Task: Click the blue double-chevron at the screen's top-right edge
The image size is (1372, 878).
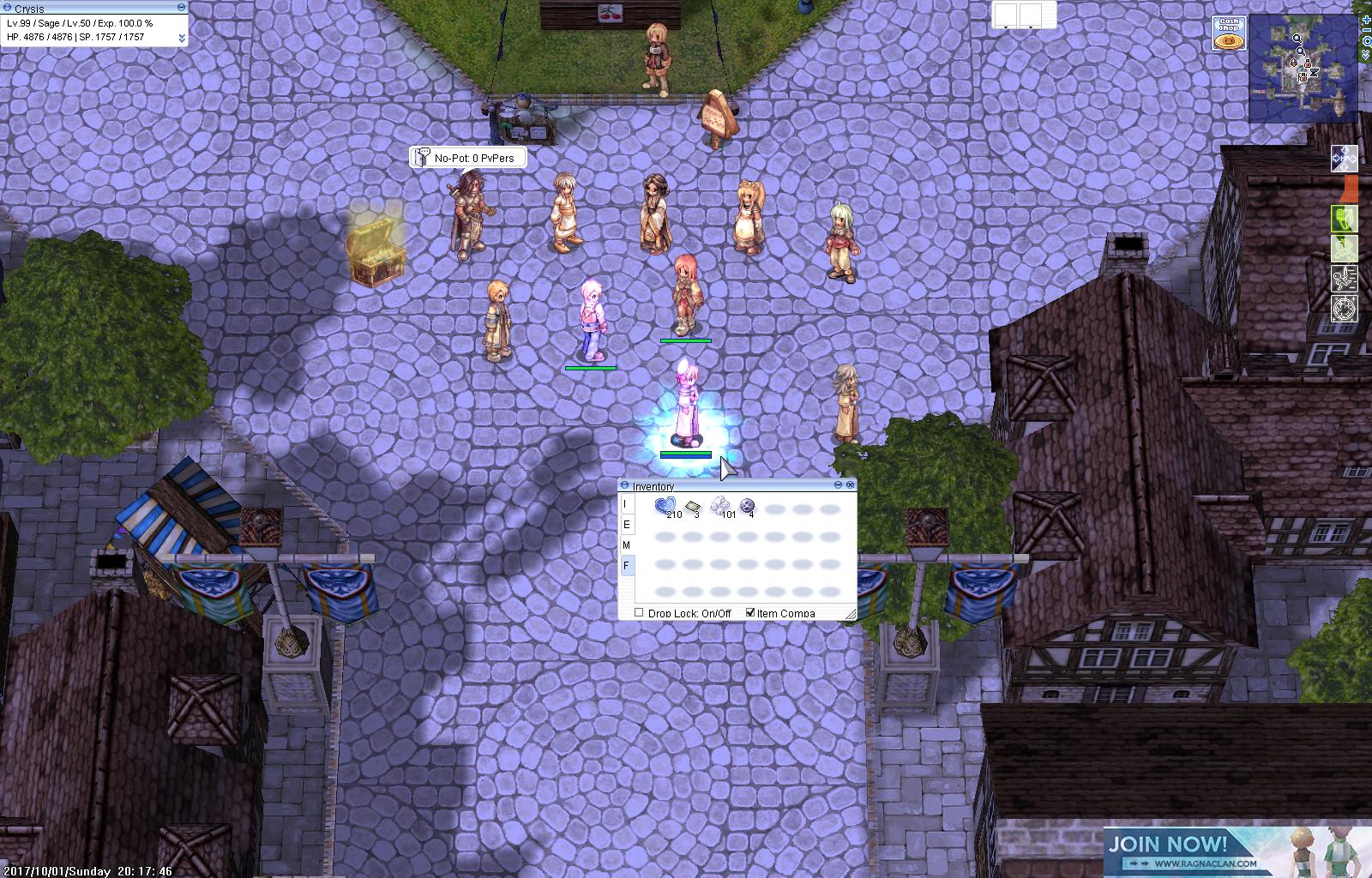Action: (x=1365, y=53)
